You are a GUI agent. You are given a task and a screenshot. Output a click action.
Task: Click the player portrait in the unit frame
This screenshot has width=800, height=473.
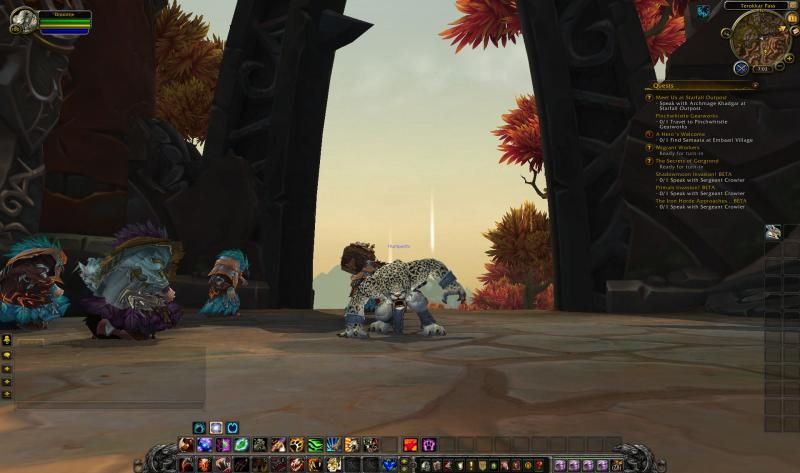(22, 20)
